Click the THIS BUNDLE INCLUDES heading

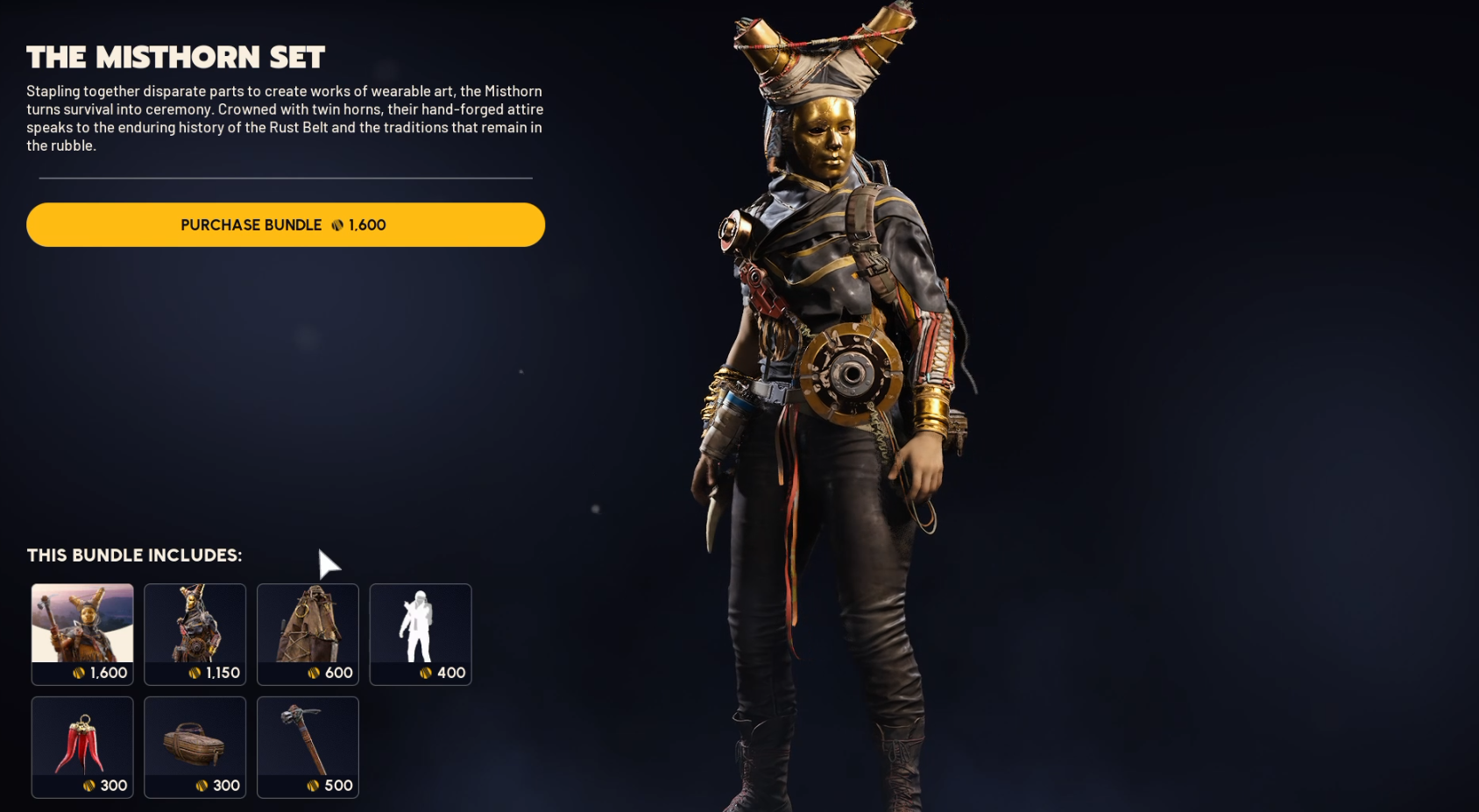click(x=133, y=555)
